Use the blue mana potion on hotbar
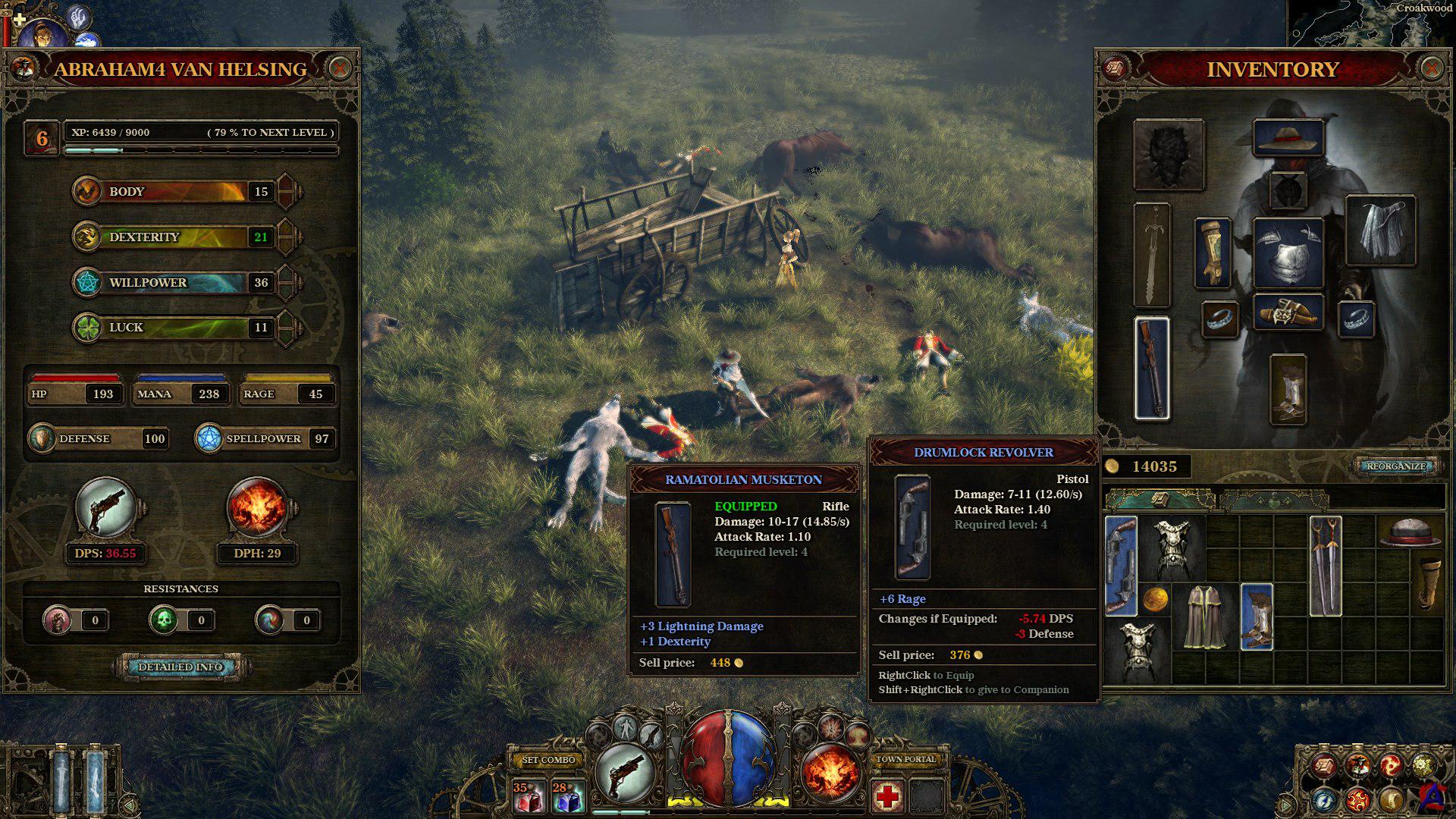 [567, 797]
